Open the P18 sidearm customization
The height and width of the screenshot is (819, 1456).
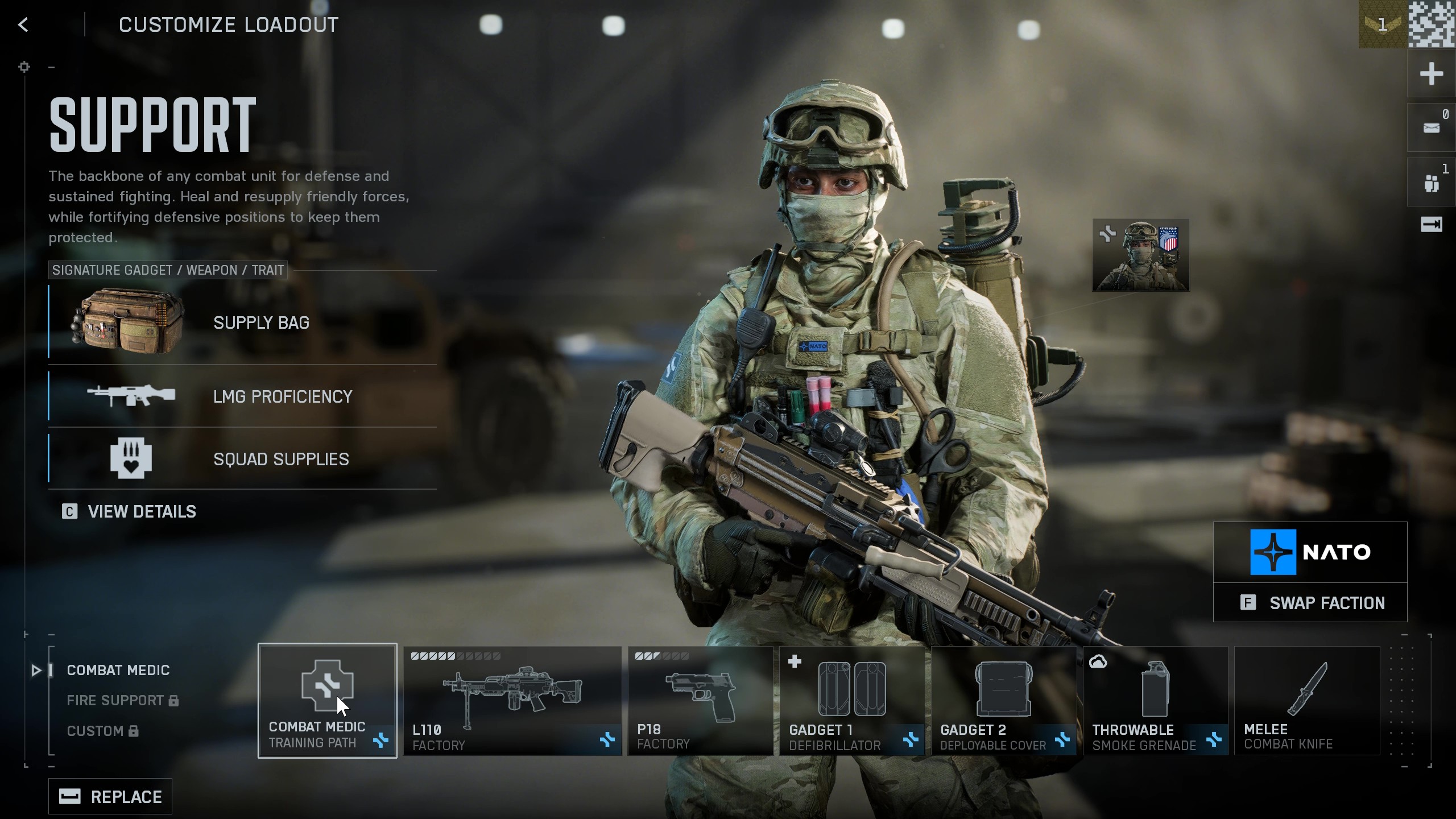click(x=700, y=701)
